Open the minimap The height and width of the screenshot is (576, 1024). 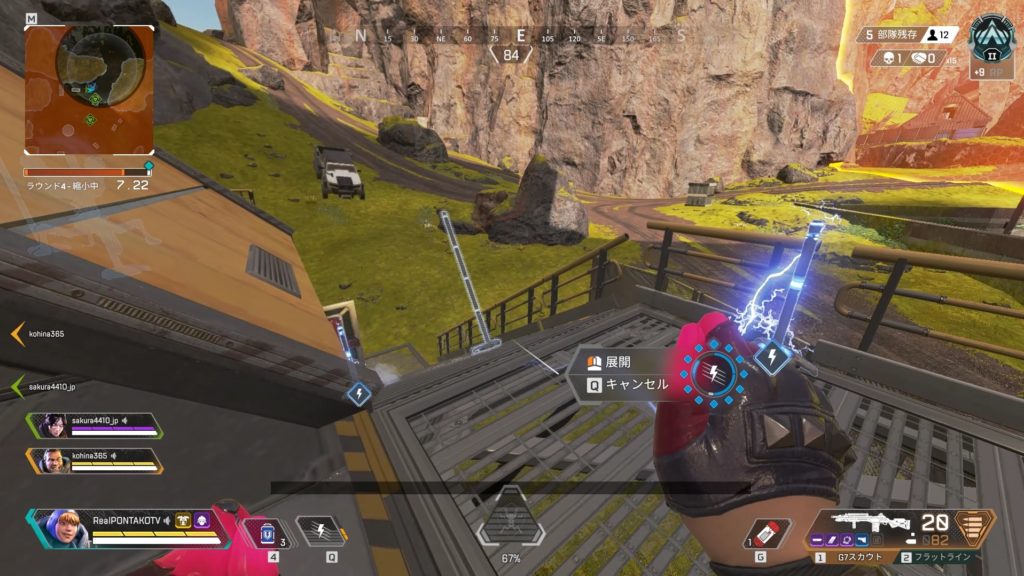(90, 89)
